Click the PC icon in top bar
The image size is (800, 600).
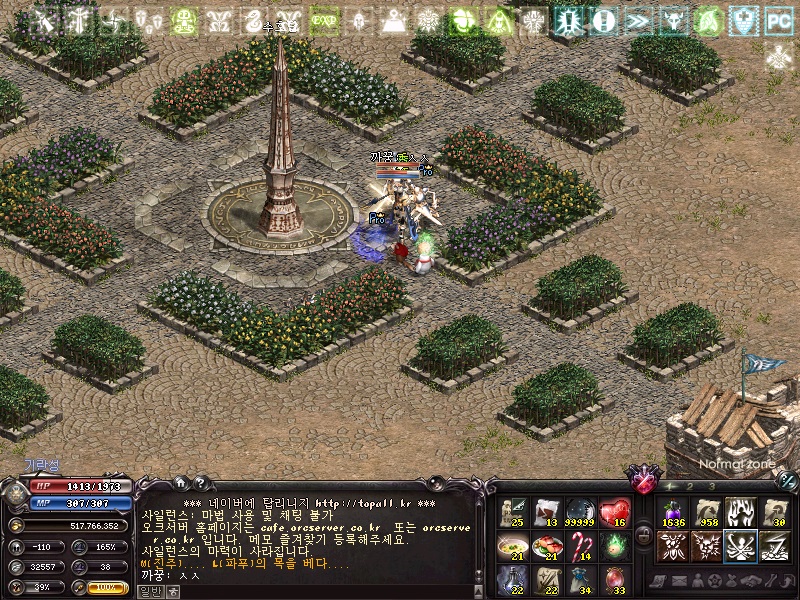pos(777,19)
